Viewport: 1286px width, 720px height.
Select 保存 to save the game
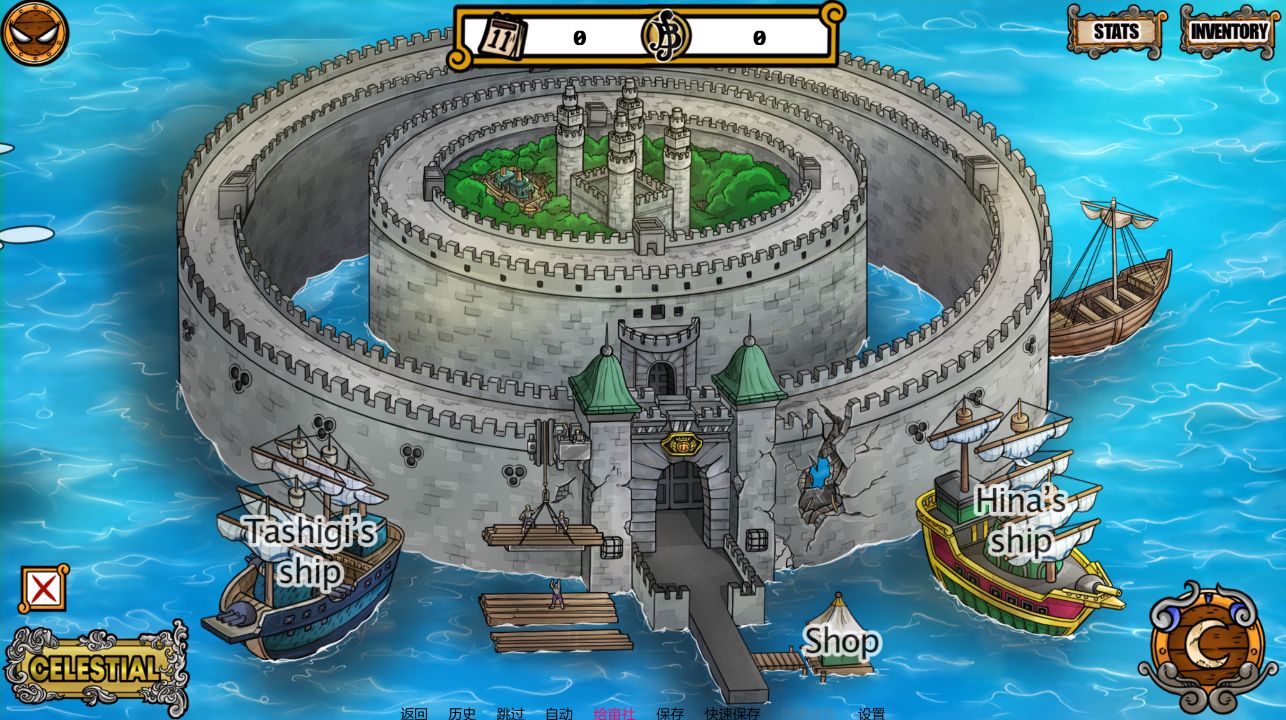coord(671,714)
